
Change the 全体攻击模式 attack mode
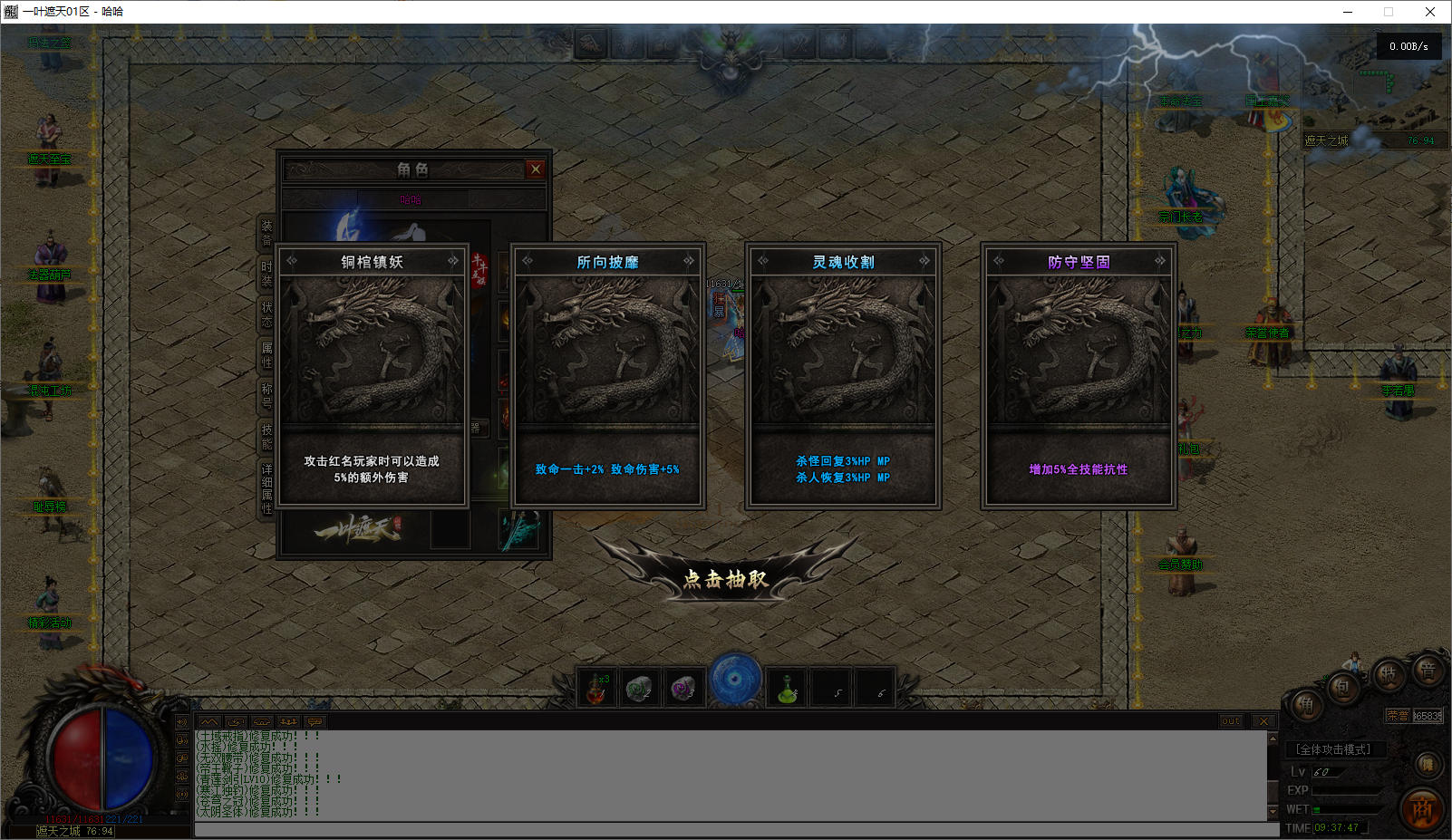1333,749
